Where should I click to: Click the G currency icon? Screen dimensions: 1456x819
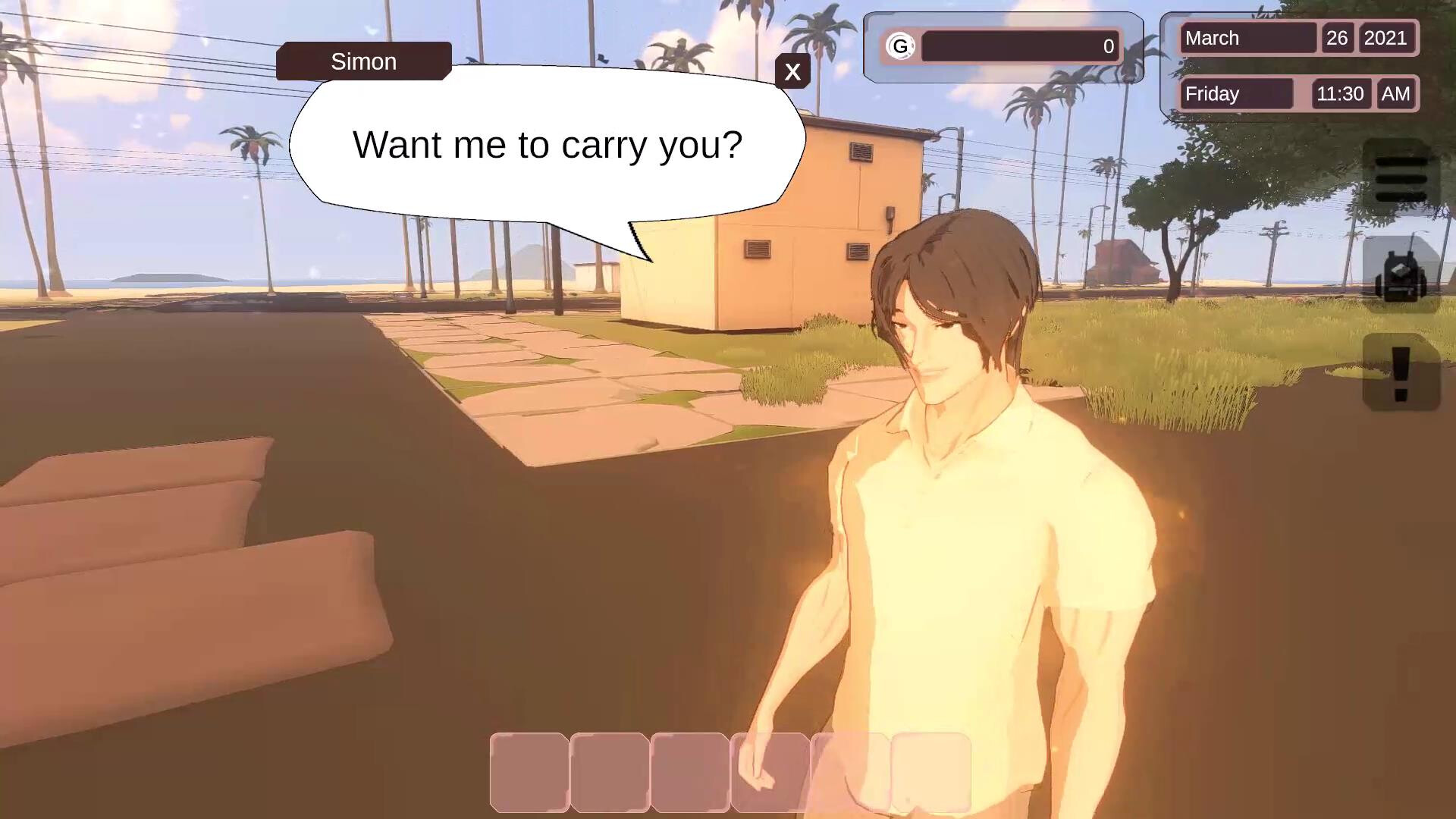(902, 46)
